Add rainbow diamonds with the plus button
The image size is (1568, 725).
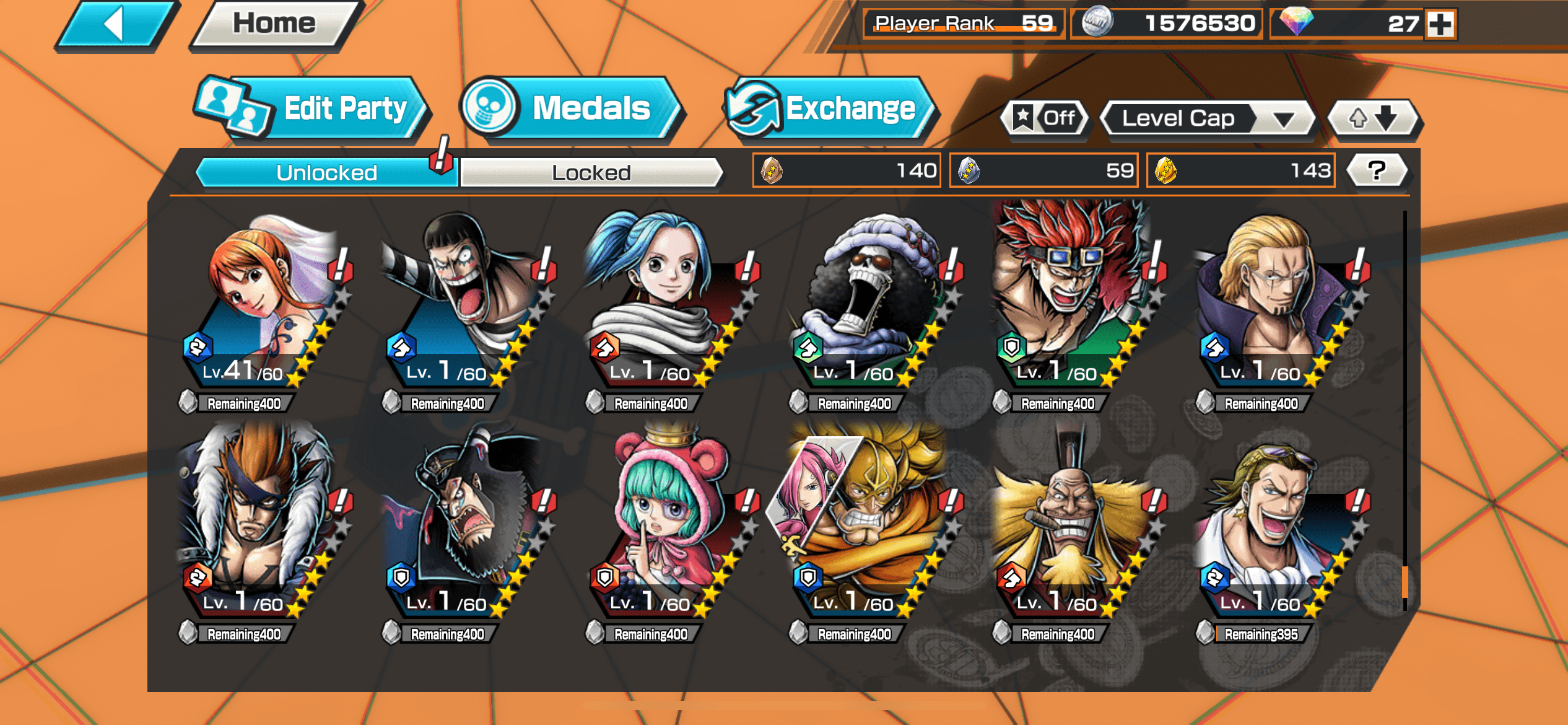click(x=1440, y=24)
